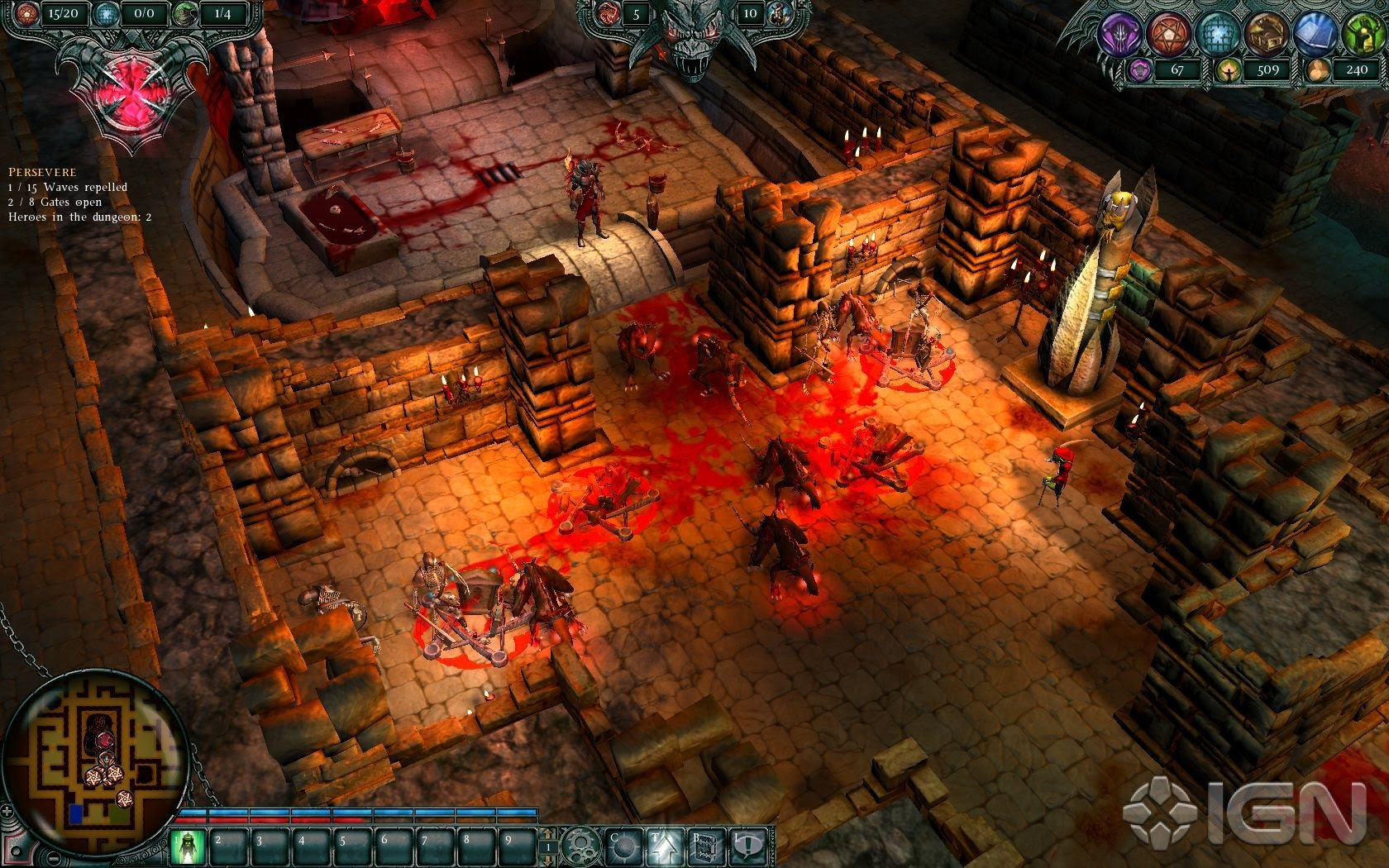1389x868 pixels.
Task: Open the B book panel on the bottom bar
Action: tap(708, 847)
